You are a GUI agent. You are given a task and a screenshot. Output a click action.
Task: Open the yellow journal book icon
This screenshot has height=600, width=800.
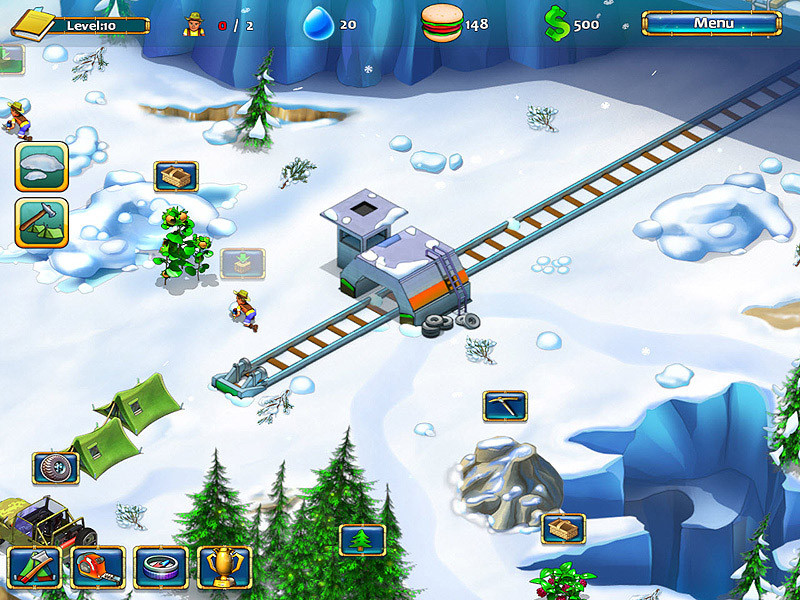pyautogui.click(x=35, y=23)
